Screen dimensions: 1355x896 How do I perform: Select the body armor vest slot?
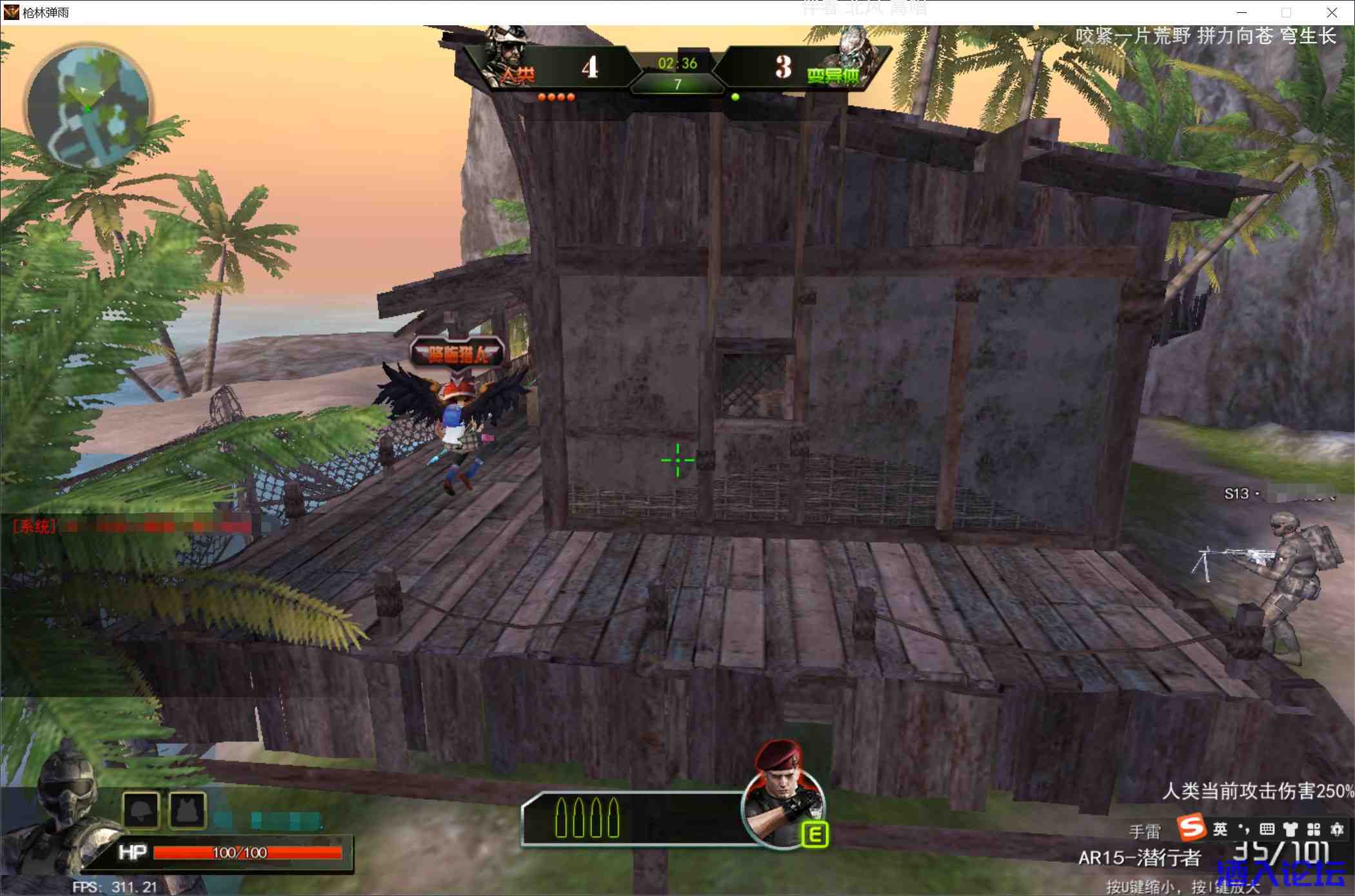[188, 810]
